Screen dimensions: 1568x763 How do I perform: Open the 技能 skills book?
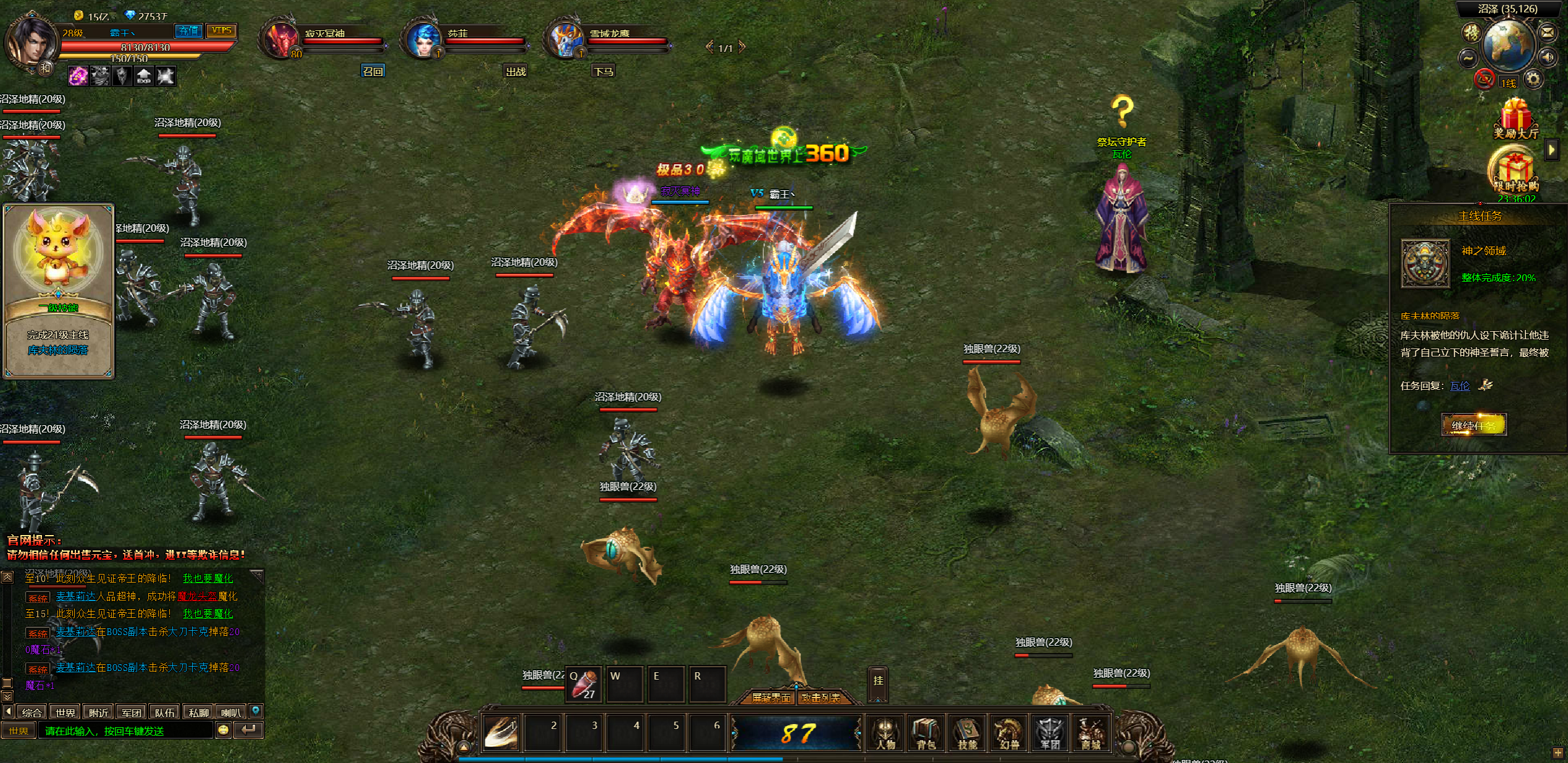point(967,733)
